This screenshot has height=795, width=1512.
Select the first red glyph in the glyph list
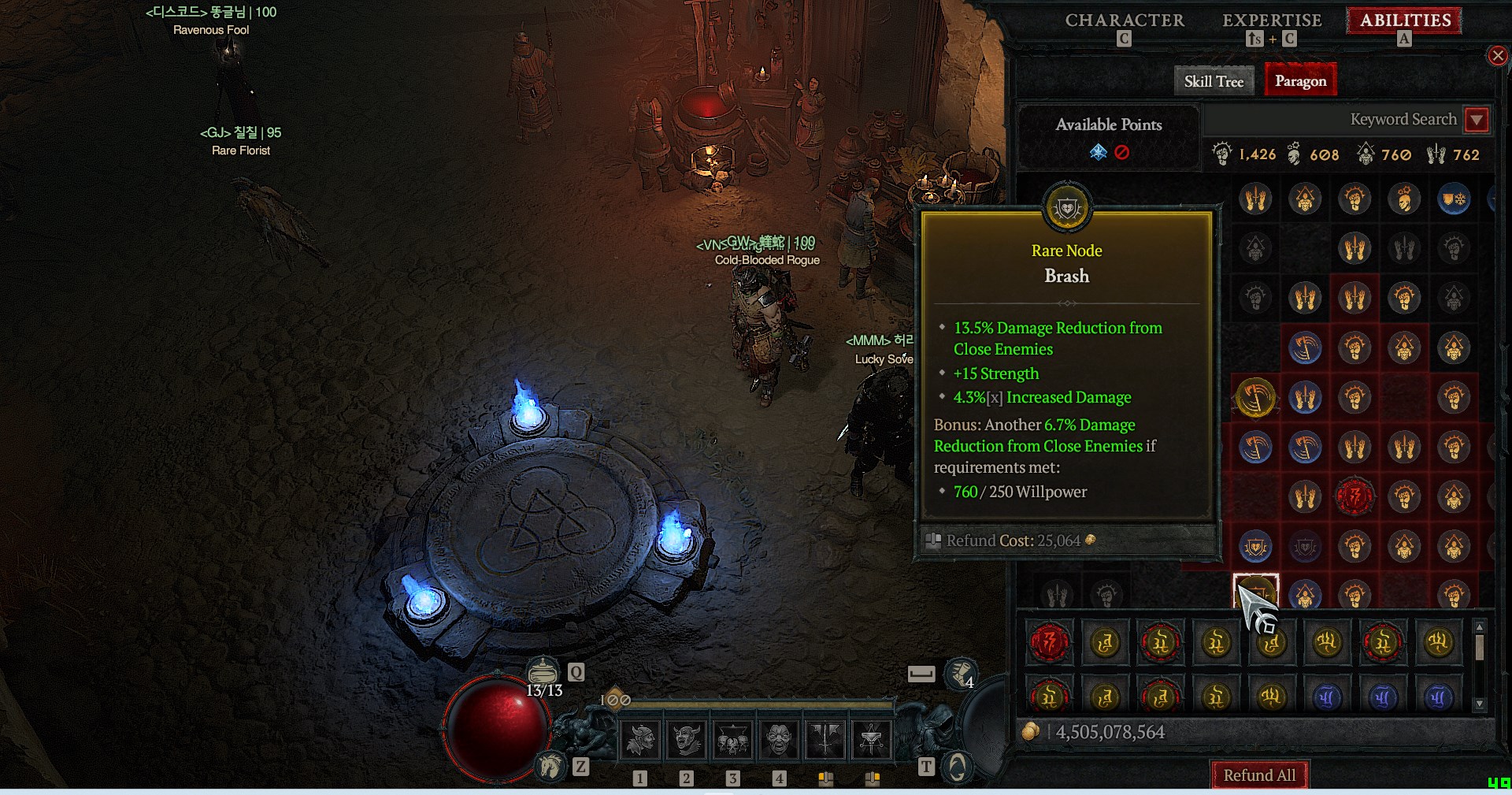1049,643
